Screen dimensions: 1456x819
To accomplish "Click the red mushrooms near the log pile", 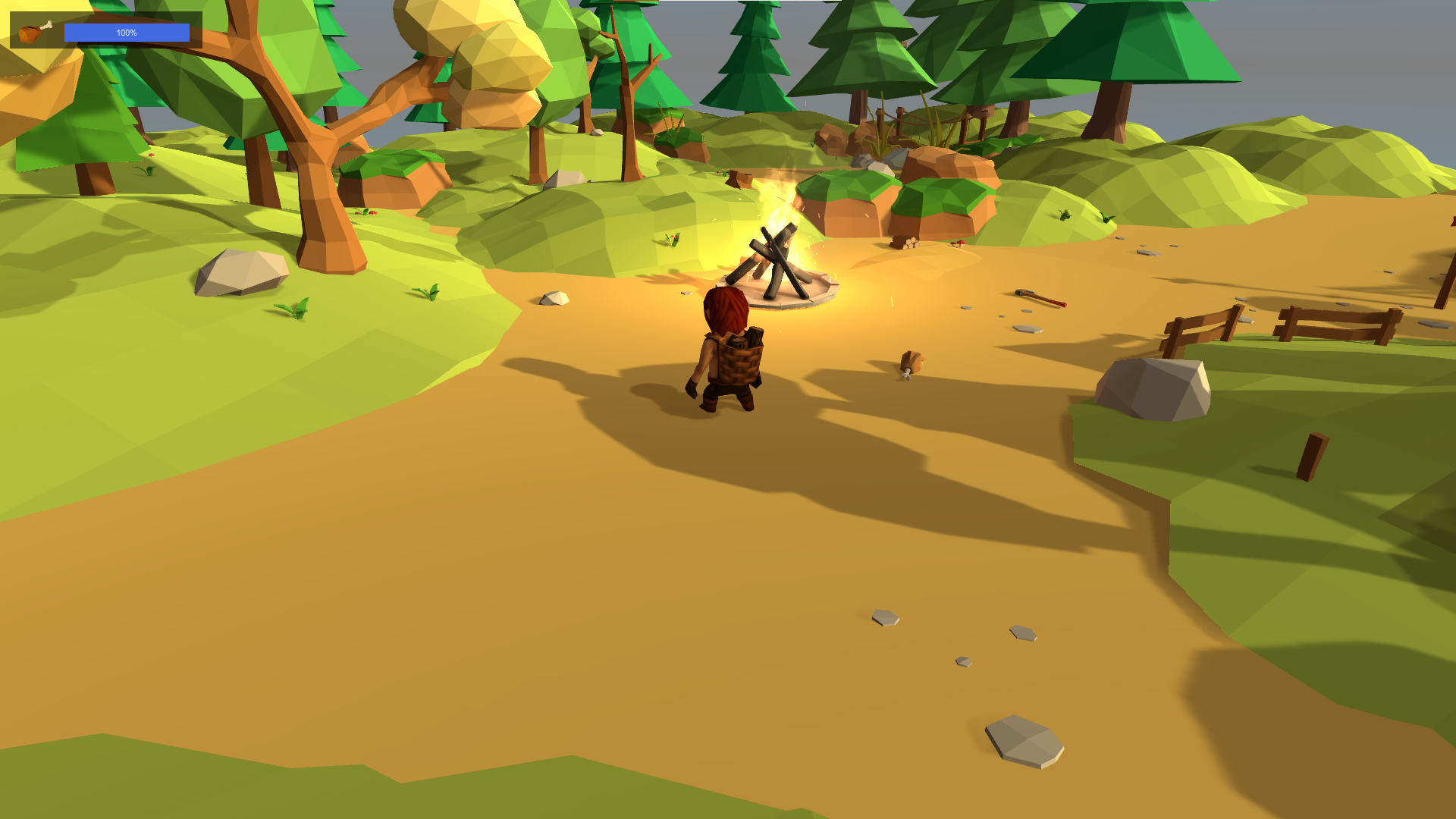I will [960, 244].
